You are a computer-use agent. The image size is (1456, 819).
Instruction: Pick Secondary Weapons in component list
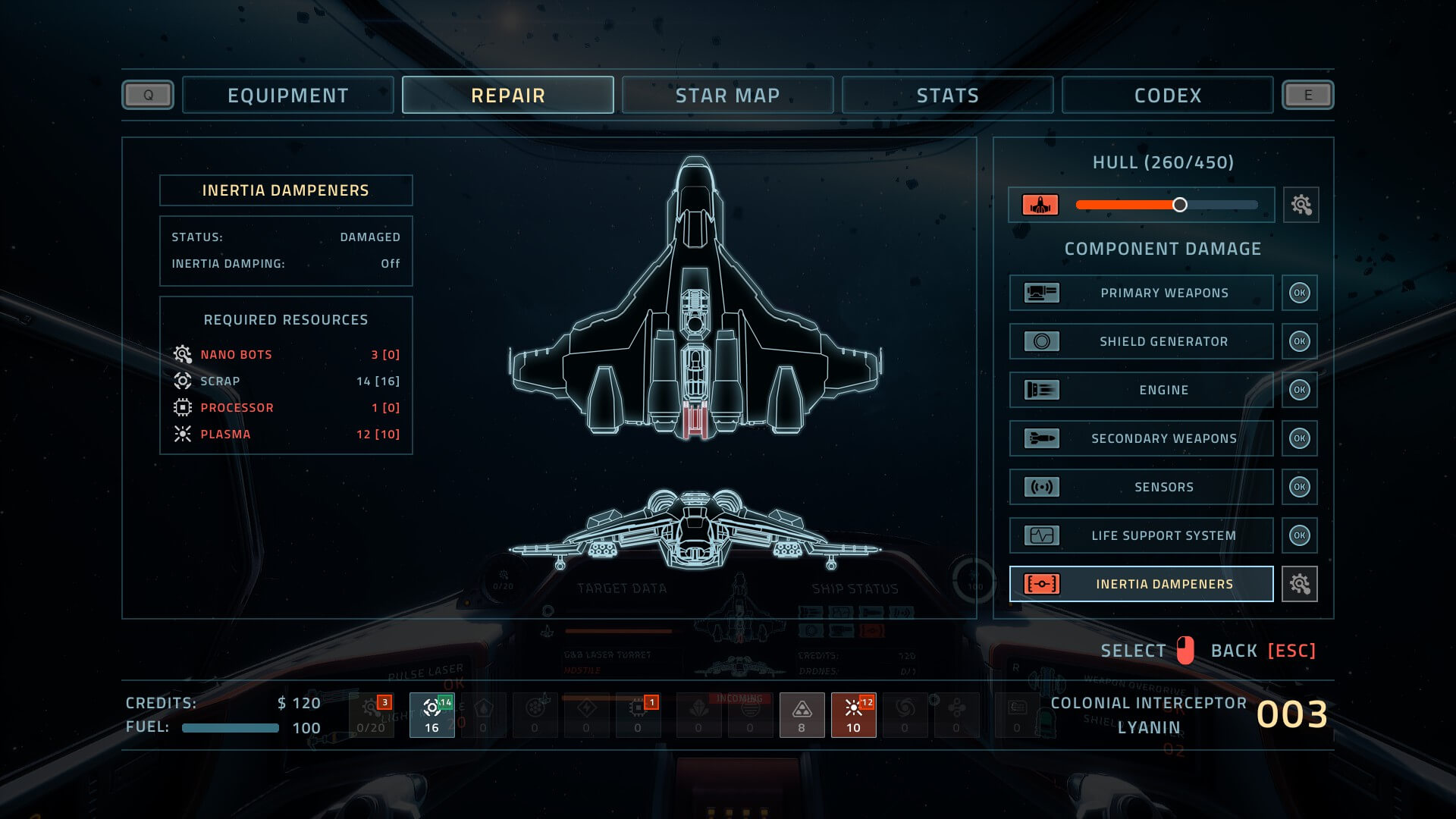1141,438
